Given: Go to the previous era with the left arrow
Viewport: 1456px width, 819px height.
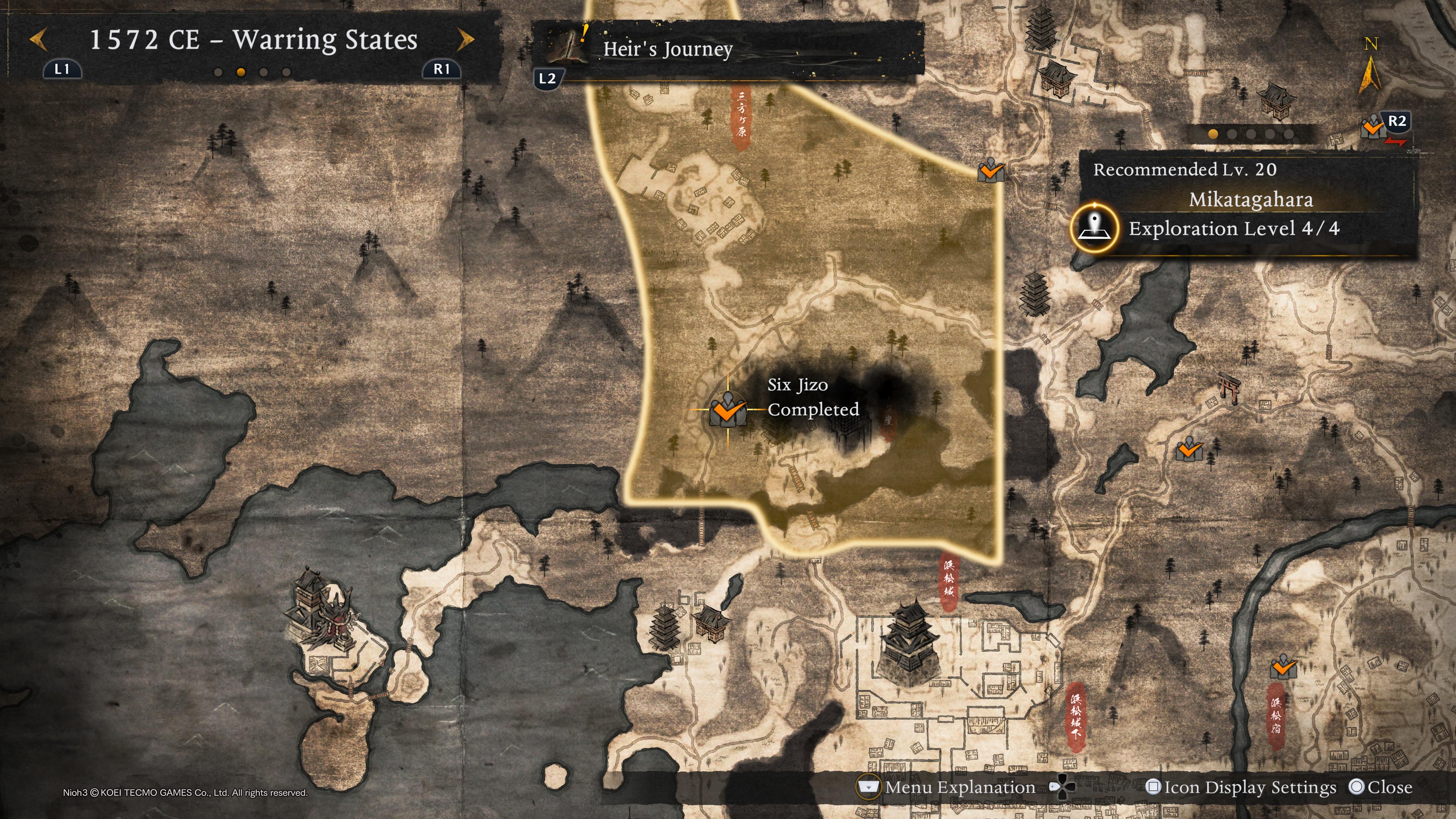Looking at the screenshot, I should pyautogui.click(x=38, y=40).
